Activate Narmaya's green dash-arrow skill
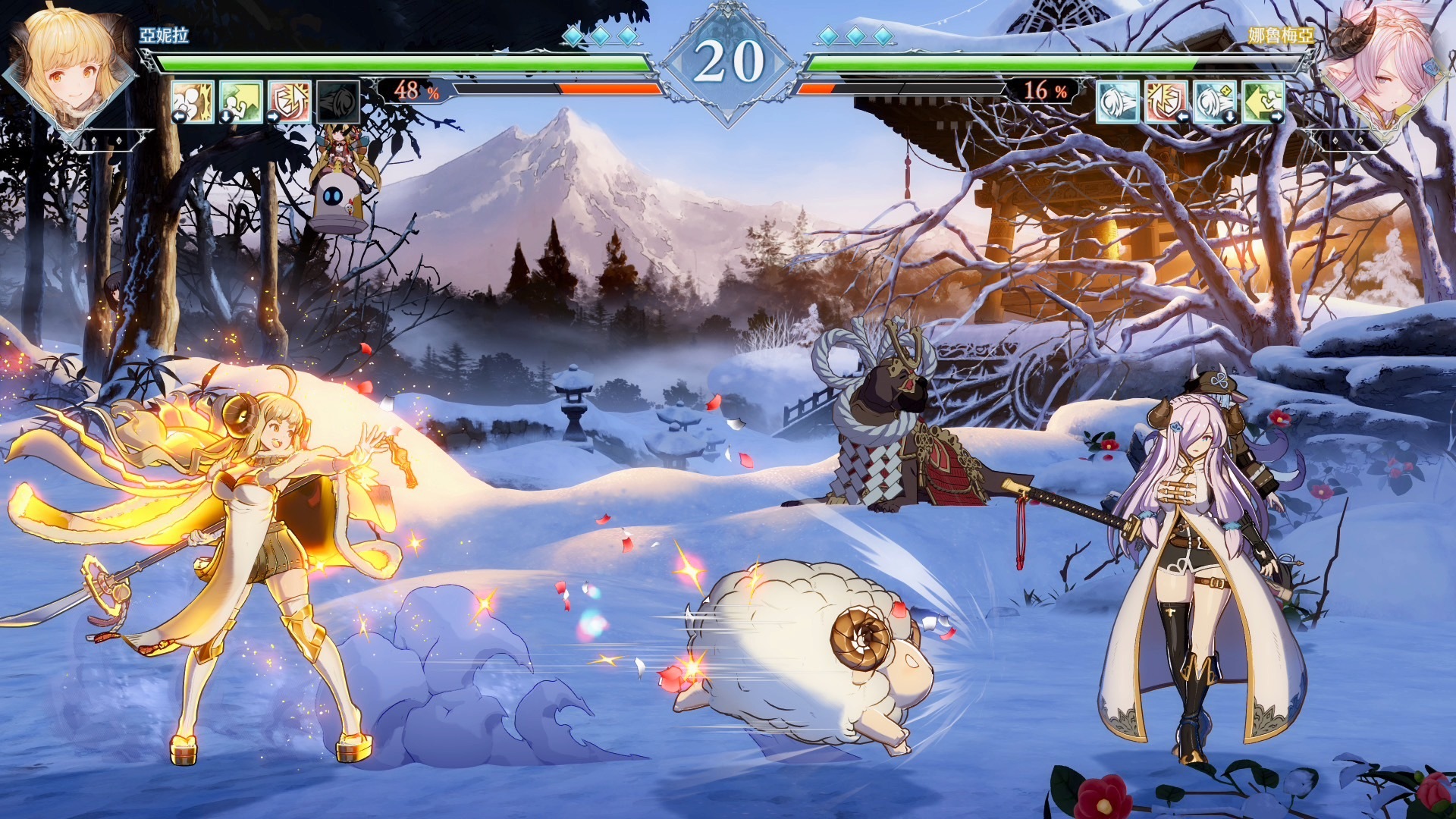 (x=1263, y=101)
